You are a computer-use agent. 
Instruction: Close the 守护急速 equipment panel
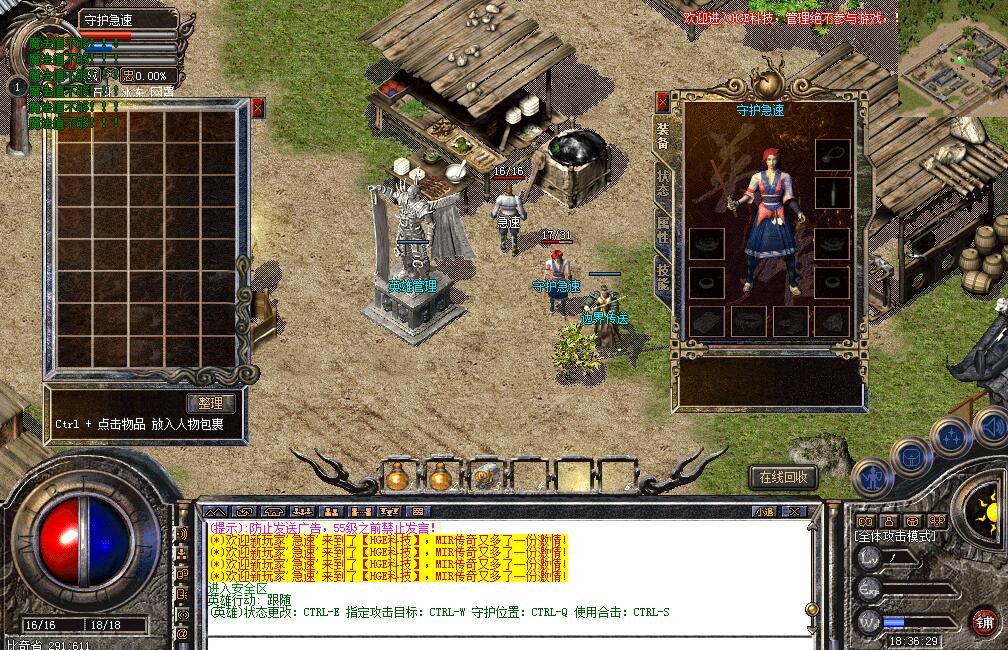[x=662, y=102]
